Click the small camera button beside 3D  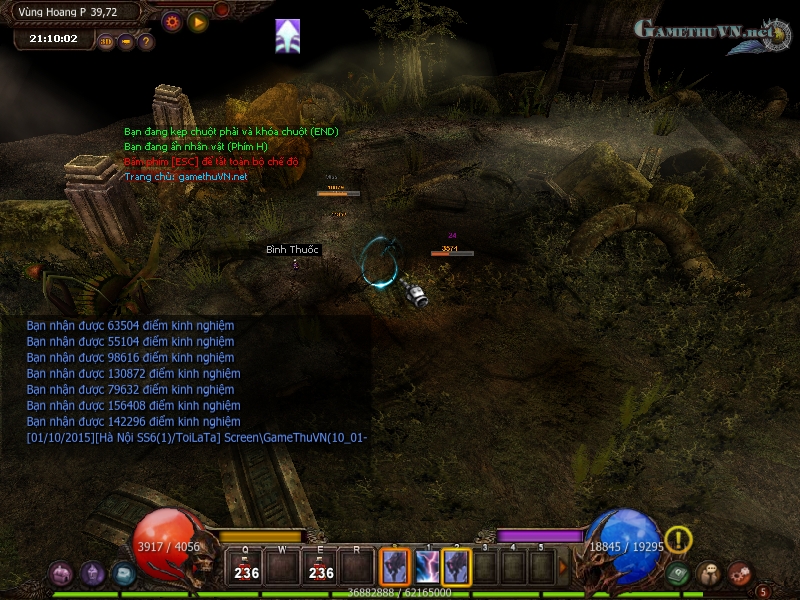click(x=126, y=42)
